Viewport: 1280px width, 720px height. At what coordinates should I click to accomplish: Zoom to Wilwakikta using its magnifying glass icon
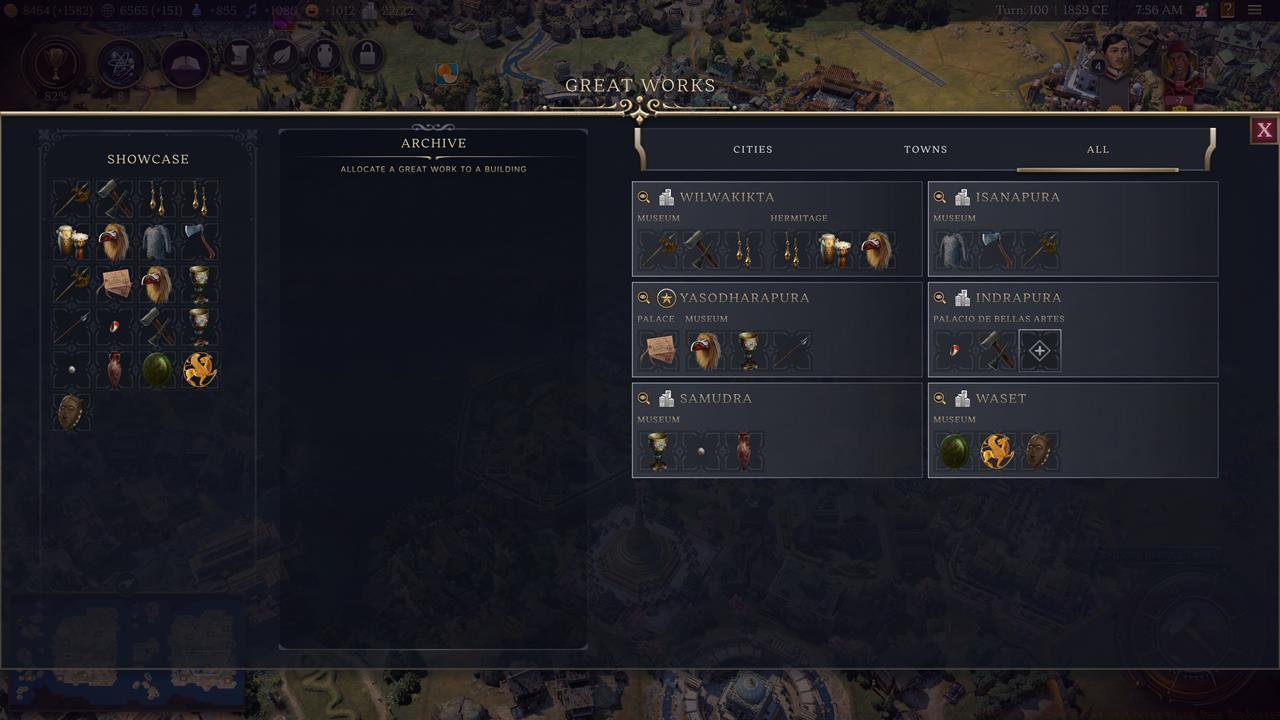coord(645,197)
